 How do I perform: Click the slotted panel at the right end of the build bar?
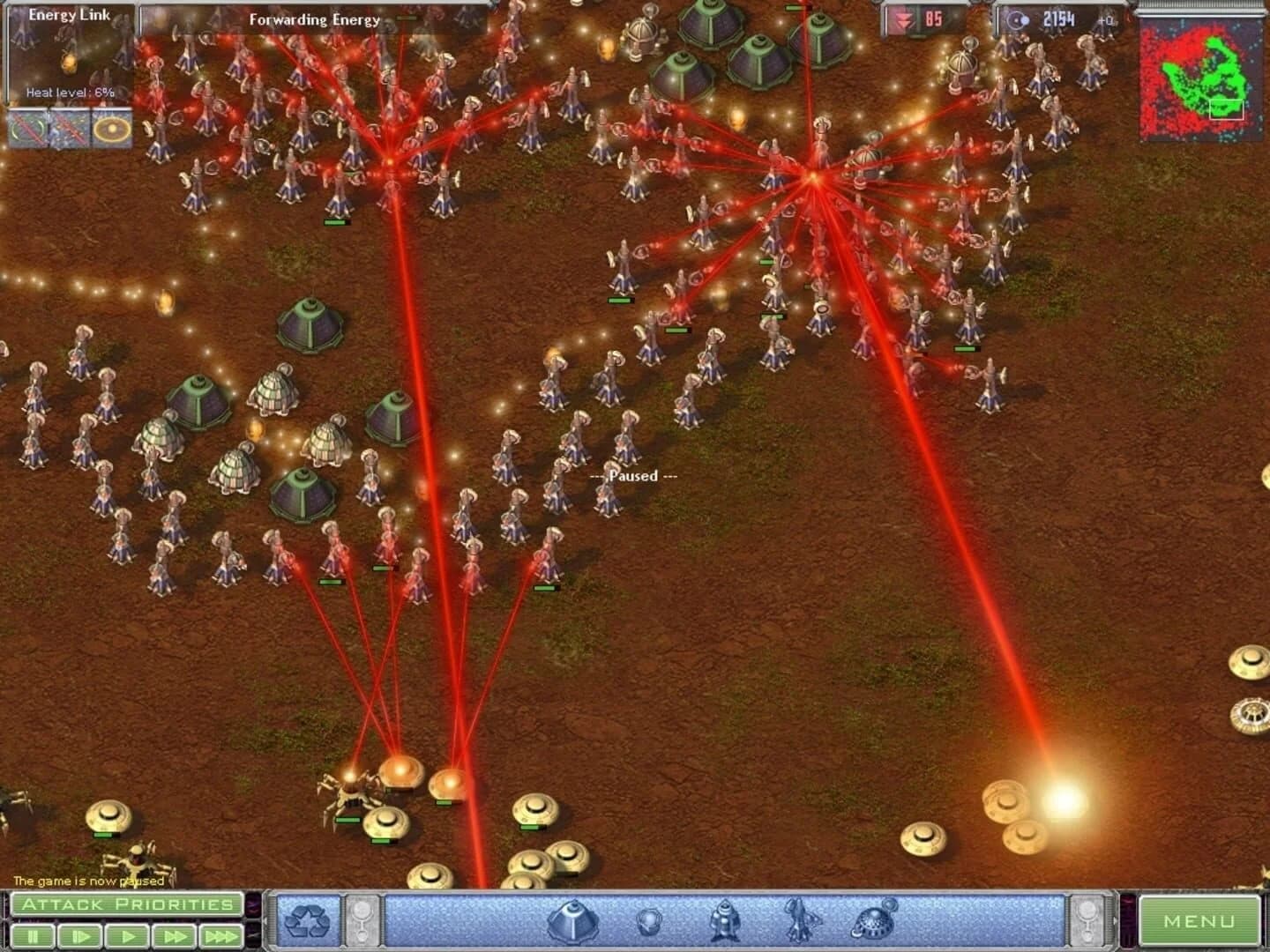[1087, 919]
